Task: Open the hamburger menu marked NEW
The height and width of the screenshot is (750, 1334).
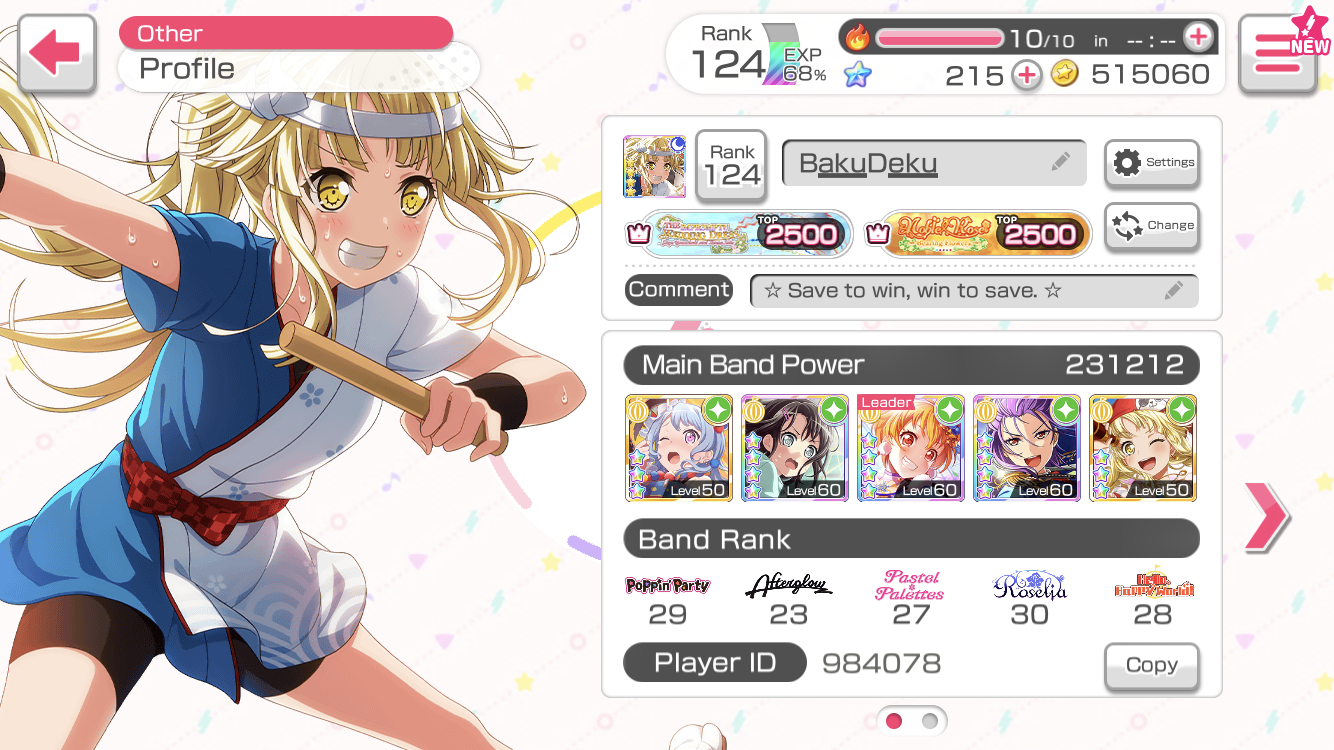Action: point(1277,54)
